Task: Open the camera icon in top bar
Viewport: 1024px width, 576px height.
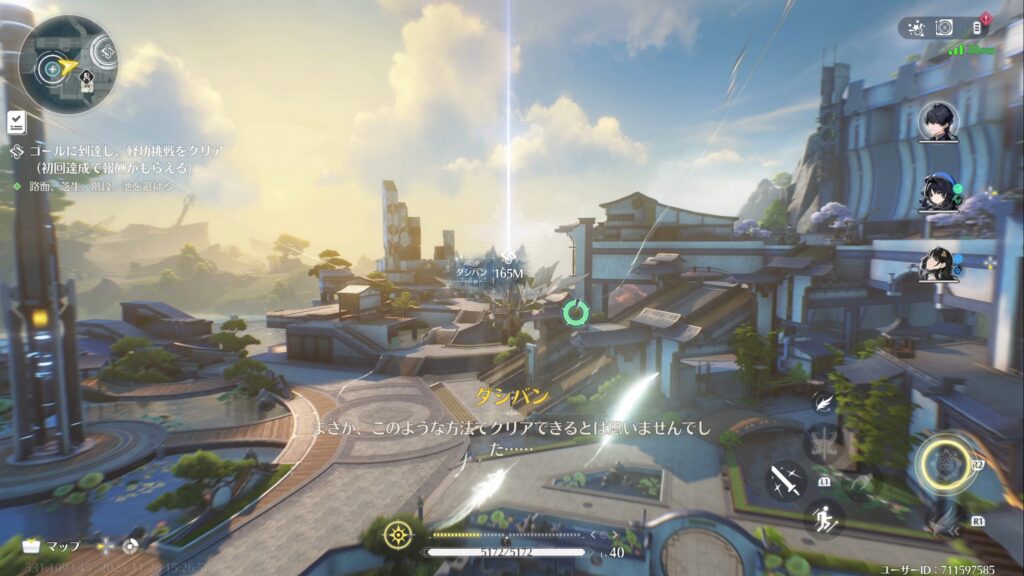Action: pos(944,28)
